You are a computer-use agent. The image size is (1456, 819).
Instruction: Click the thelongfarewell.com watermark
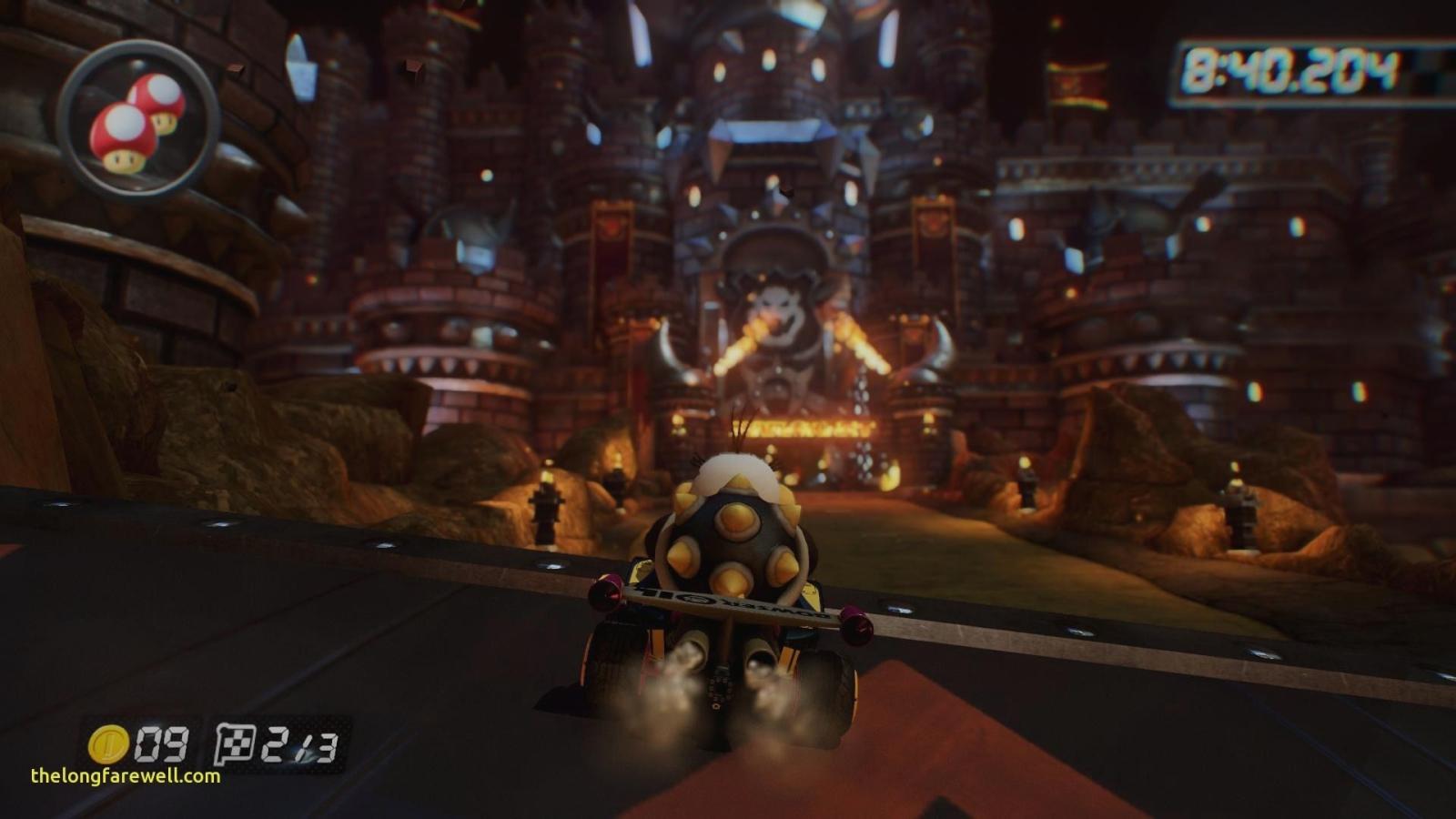(x=126, y=776)
